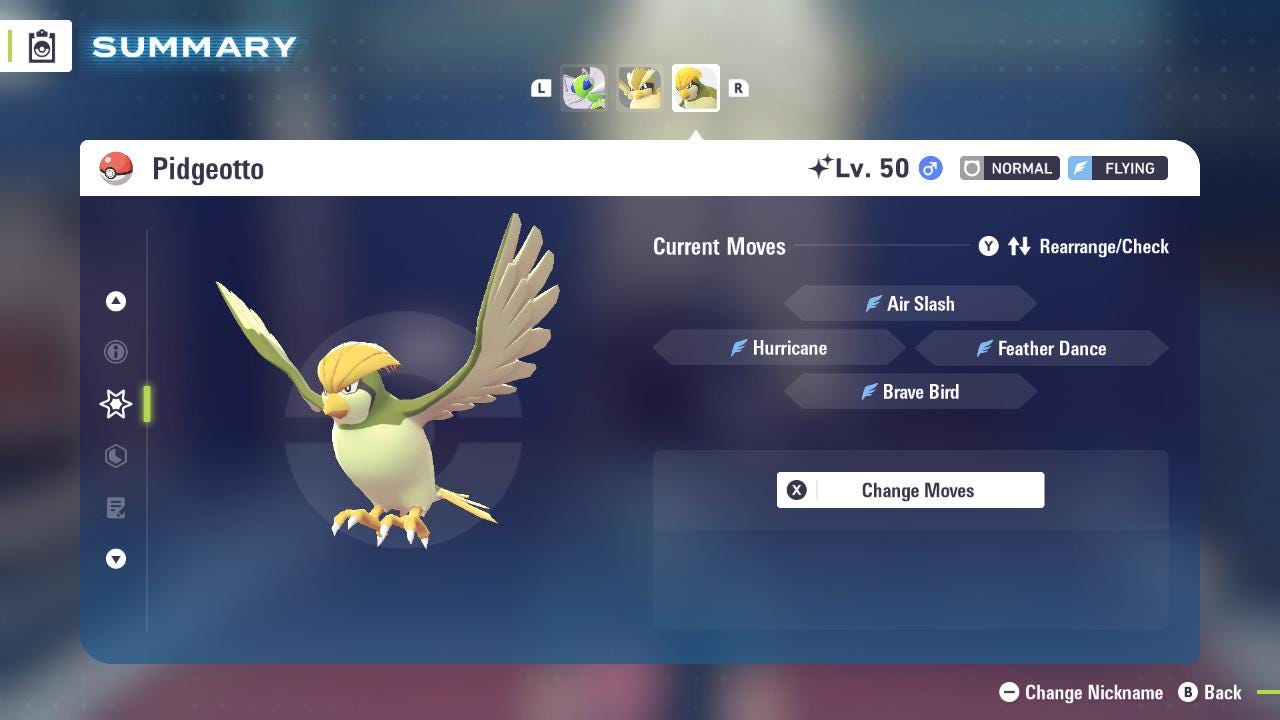
Task: Click the Y rearrange toggle button
Action: [988, 246]
